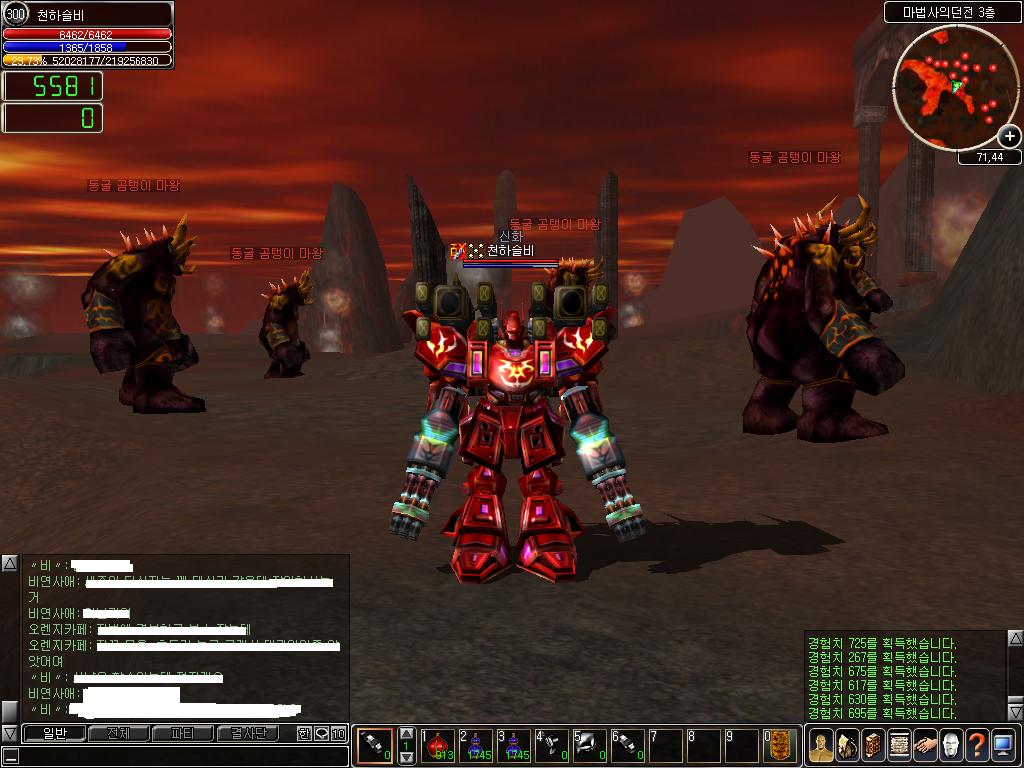Activate the hotbar slot 5 skill
Image resolution: width=1024 pixels, height=768 pixels.
(590, 745)
